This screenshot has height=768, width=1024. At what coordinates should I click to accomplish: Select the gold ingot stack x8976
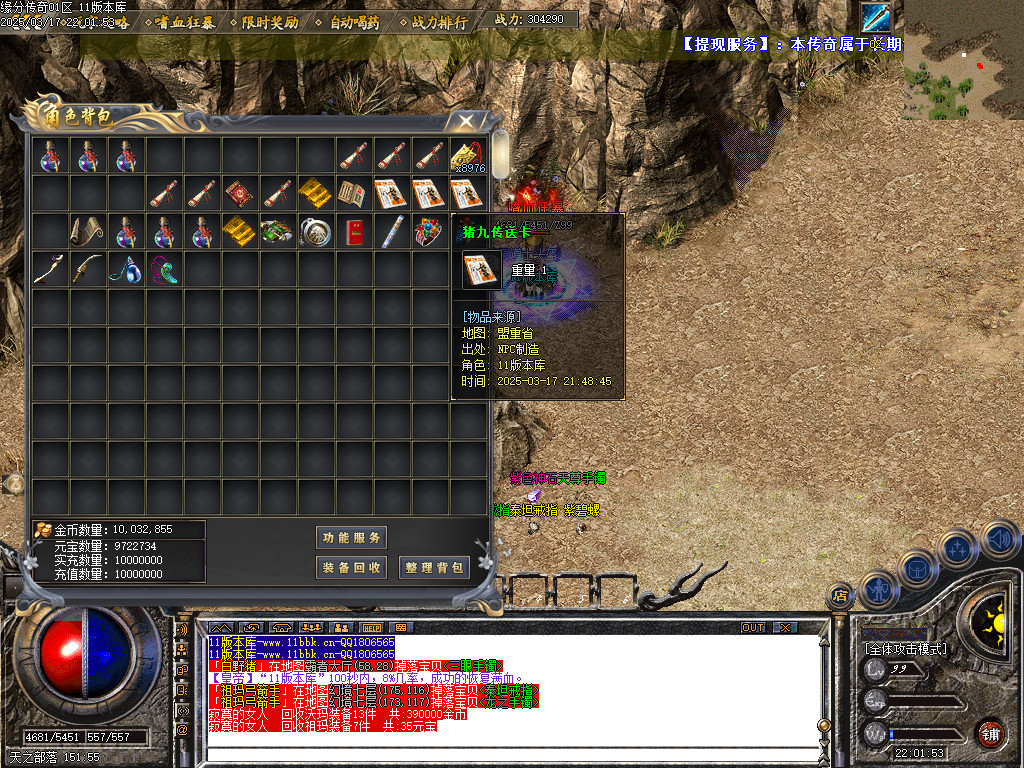(466, 156)
